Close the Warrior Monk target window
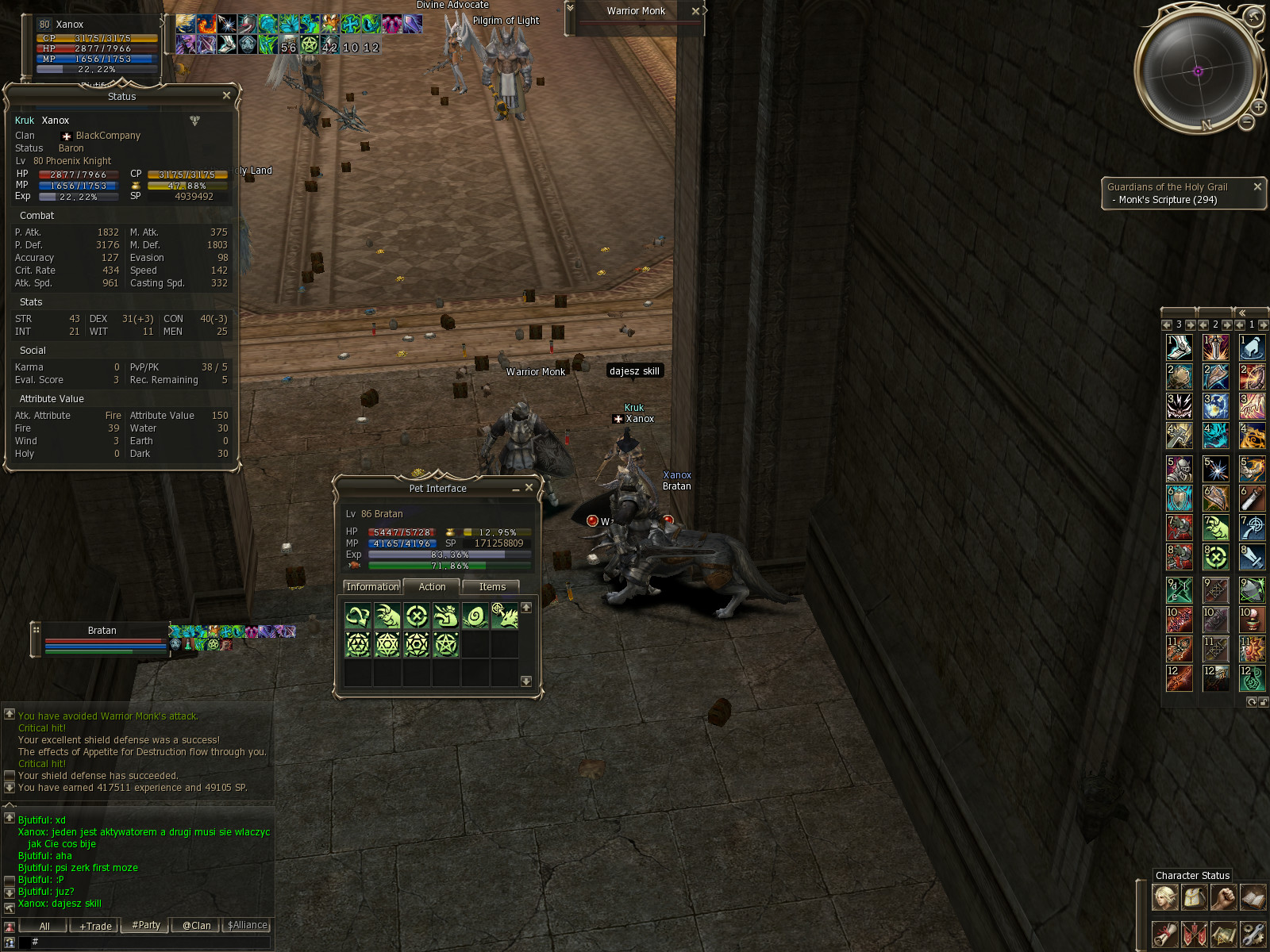The image size is (1270, 952). click(695, 11)
